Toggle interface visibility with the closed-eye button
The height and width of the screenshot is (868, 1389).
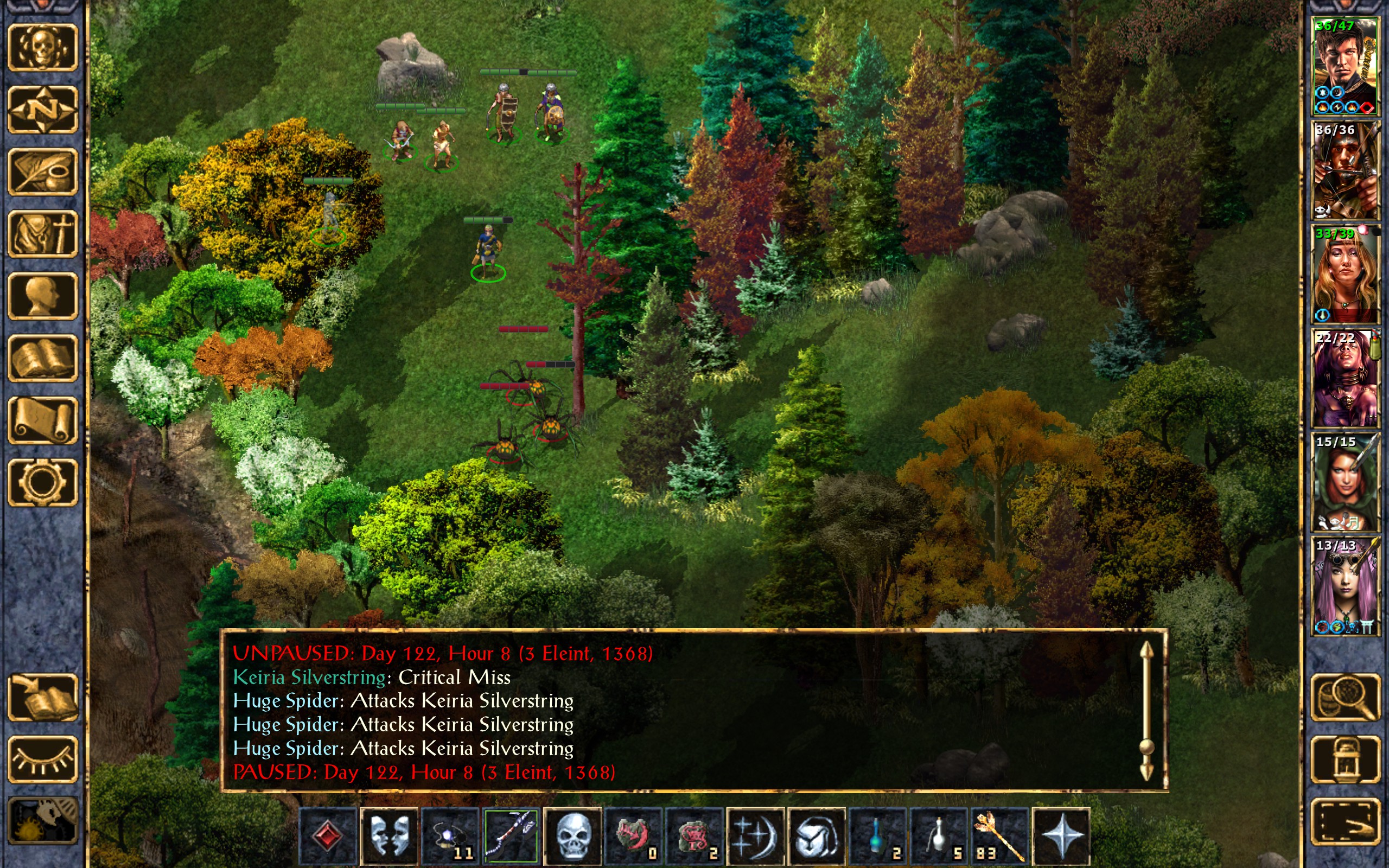(x=42, y=759)
